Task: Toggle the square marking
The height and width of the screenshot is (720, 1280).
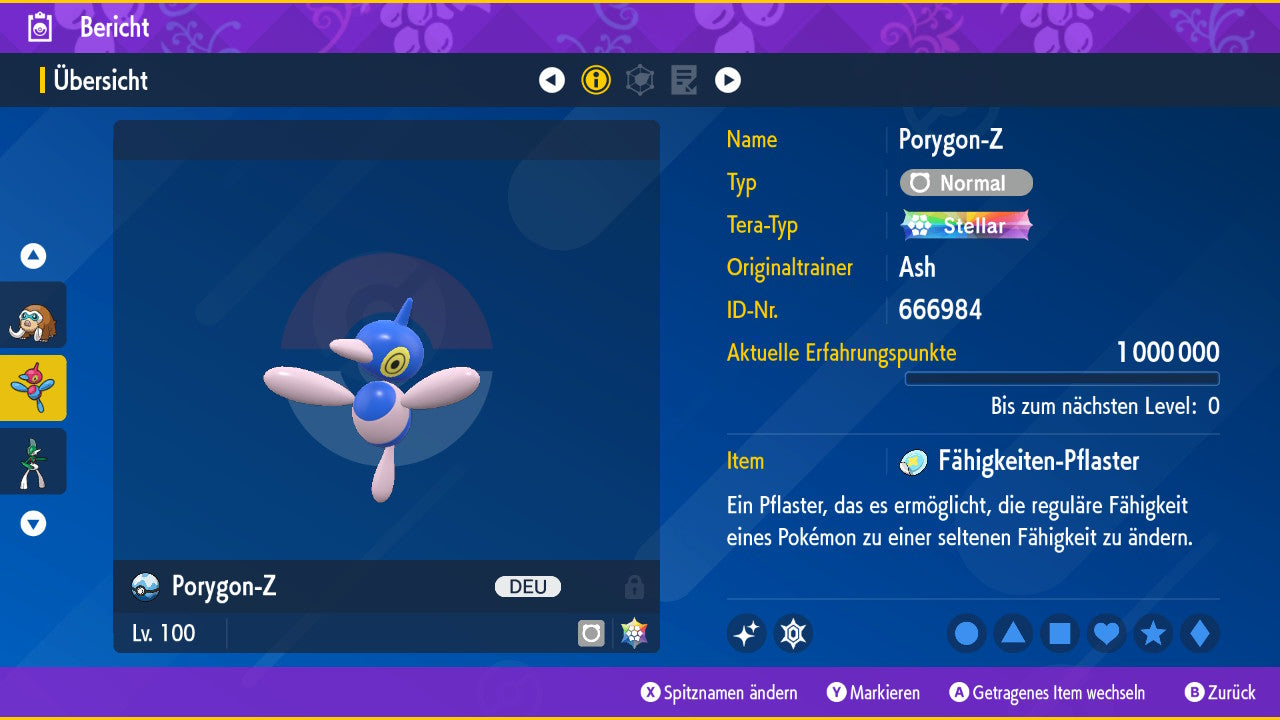Action: click(1060, 633)
